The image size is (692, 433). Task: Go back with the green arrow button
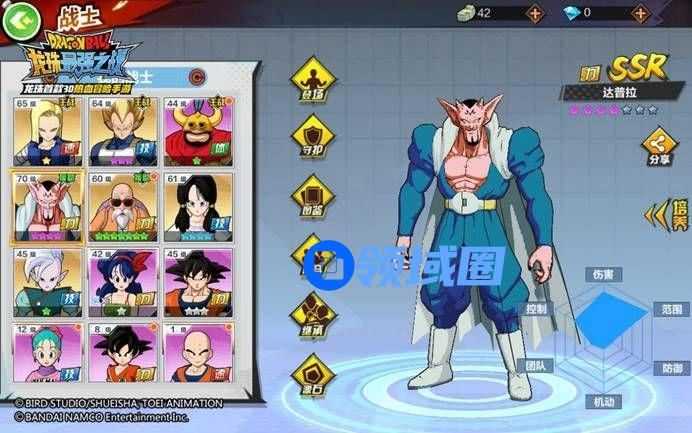pos(21,17)
